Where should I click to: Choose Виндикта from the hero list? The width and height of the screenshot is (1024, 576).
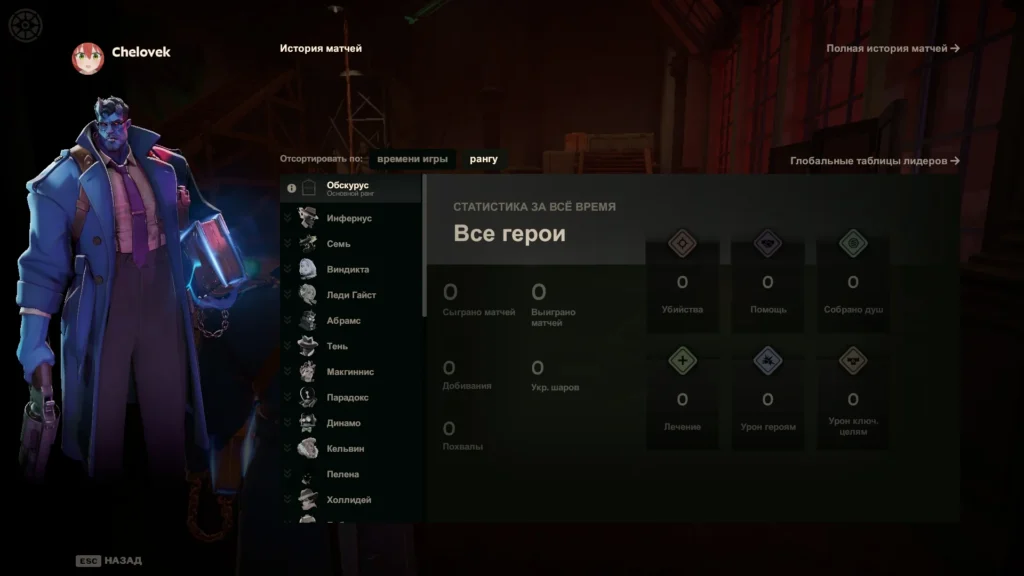pyautogui.click(x=347, y=270)
